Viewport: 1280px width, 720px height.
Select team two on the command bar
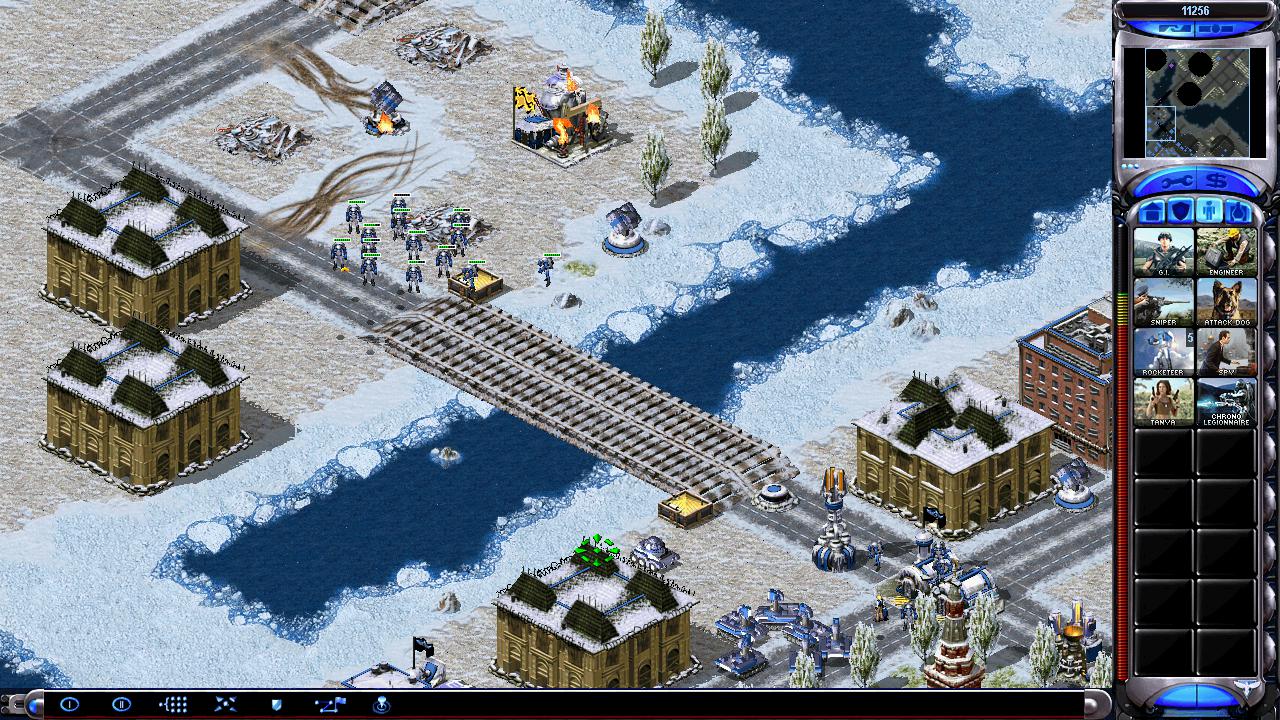121,704
